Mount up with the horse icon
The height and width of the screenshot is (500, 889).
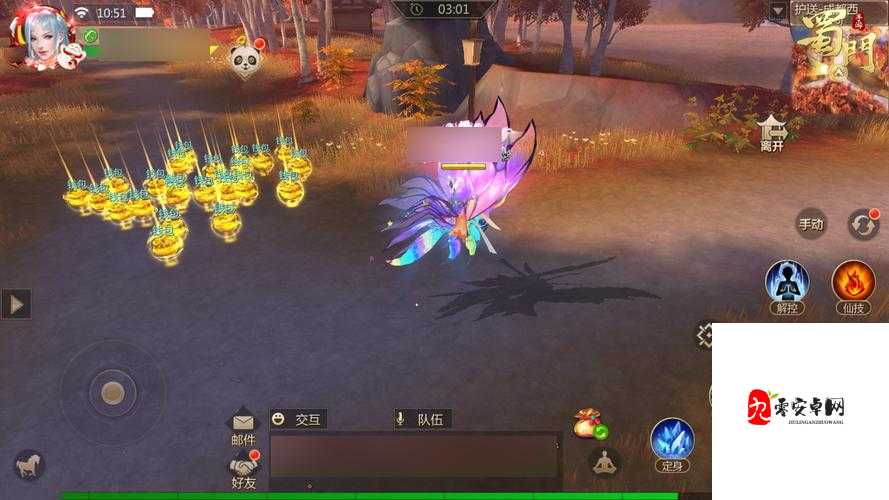click(x=29, y=464)
